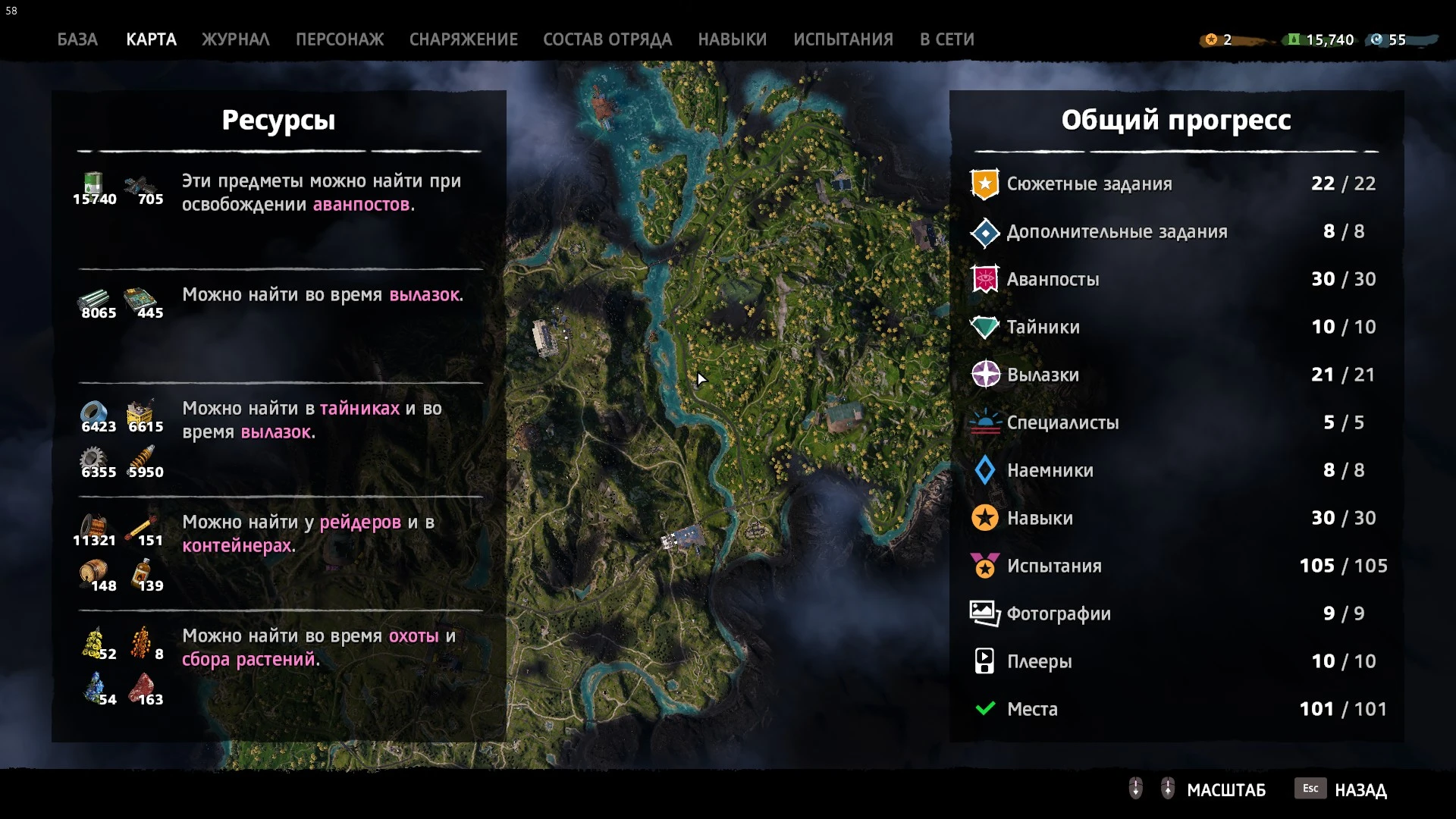
Task: Click the pink аванпостов link
Action: pos(365,205)
